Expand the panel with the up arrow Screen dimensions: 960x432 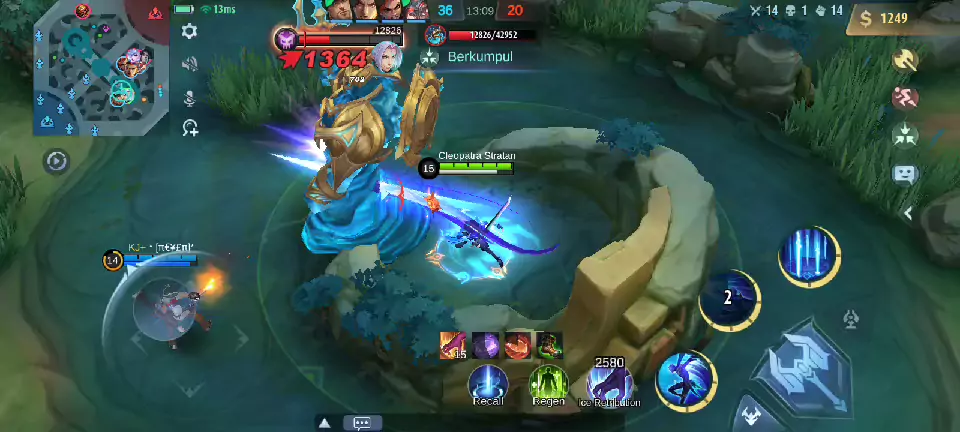[325, 423]
